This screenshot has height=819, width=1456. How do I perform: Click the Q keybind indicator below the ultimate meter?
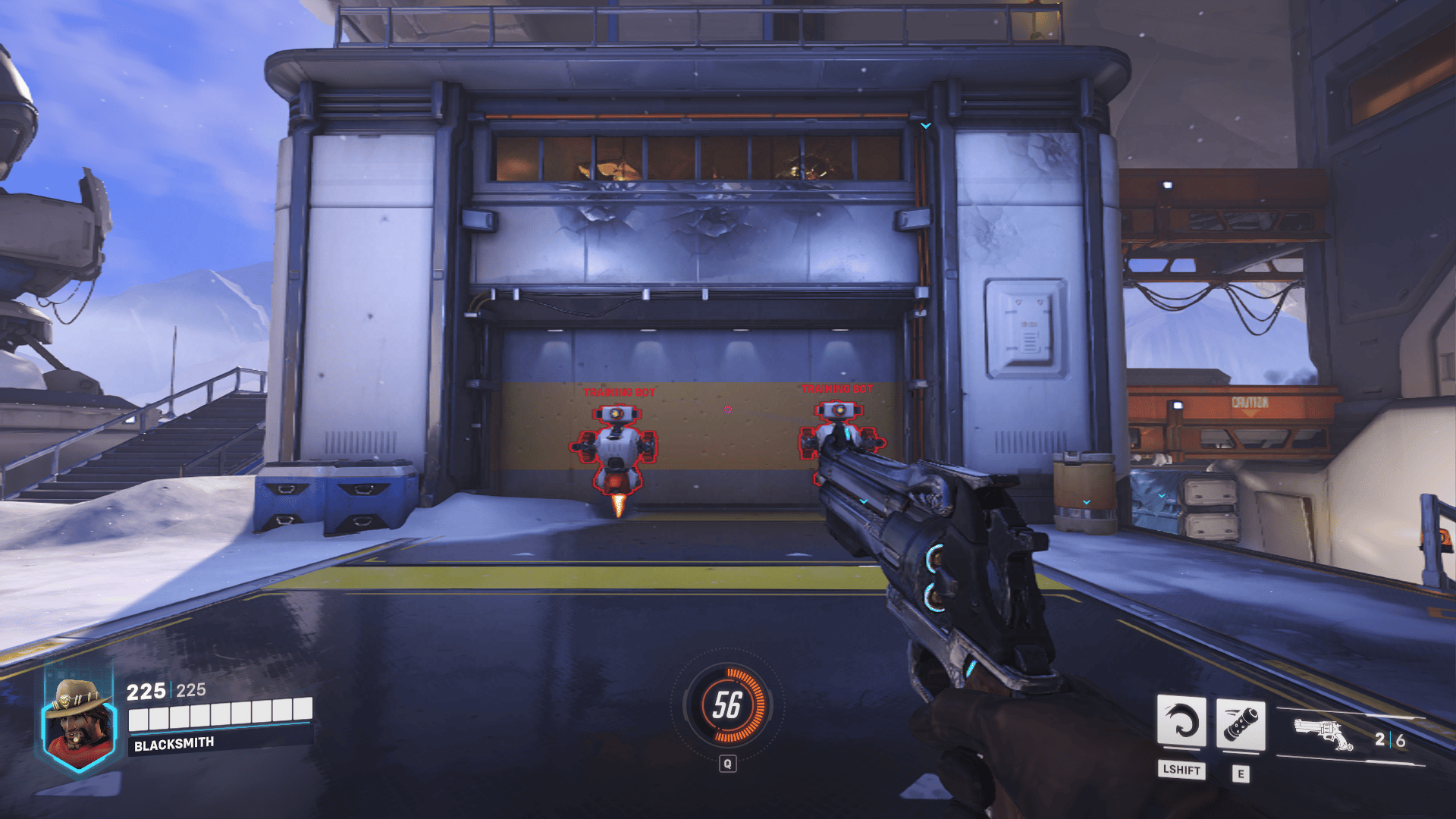coord(730,764)
